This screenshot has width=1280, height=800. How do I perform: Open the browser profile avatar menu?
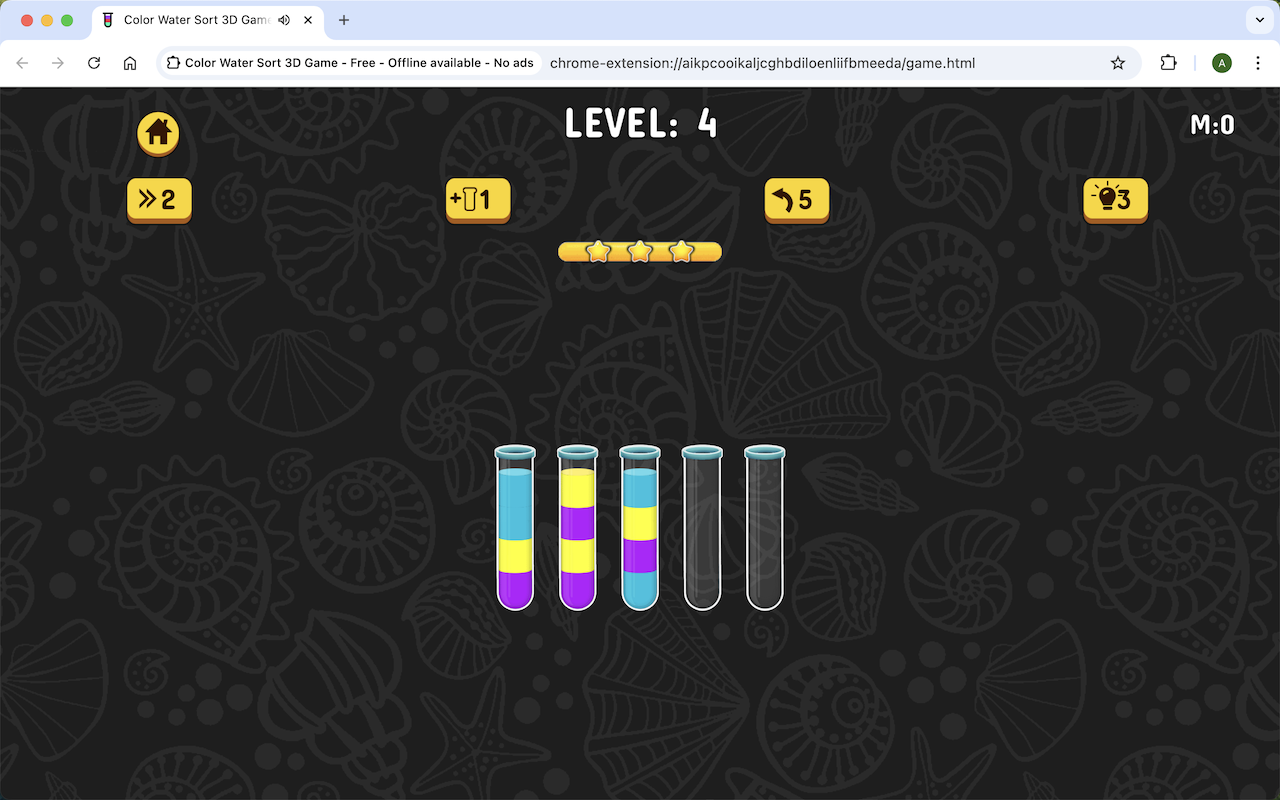pyautogui.click(x=1221, y=62)
